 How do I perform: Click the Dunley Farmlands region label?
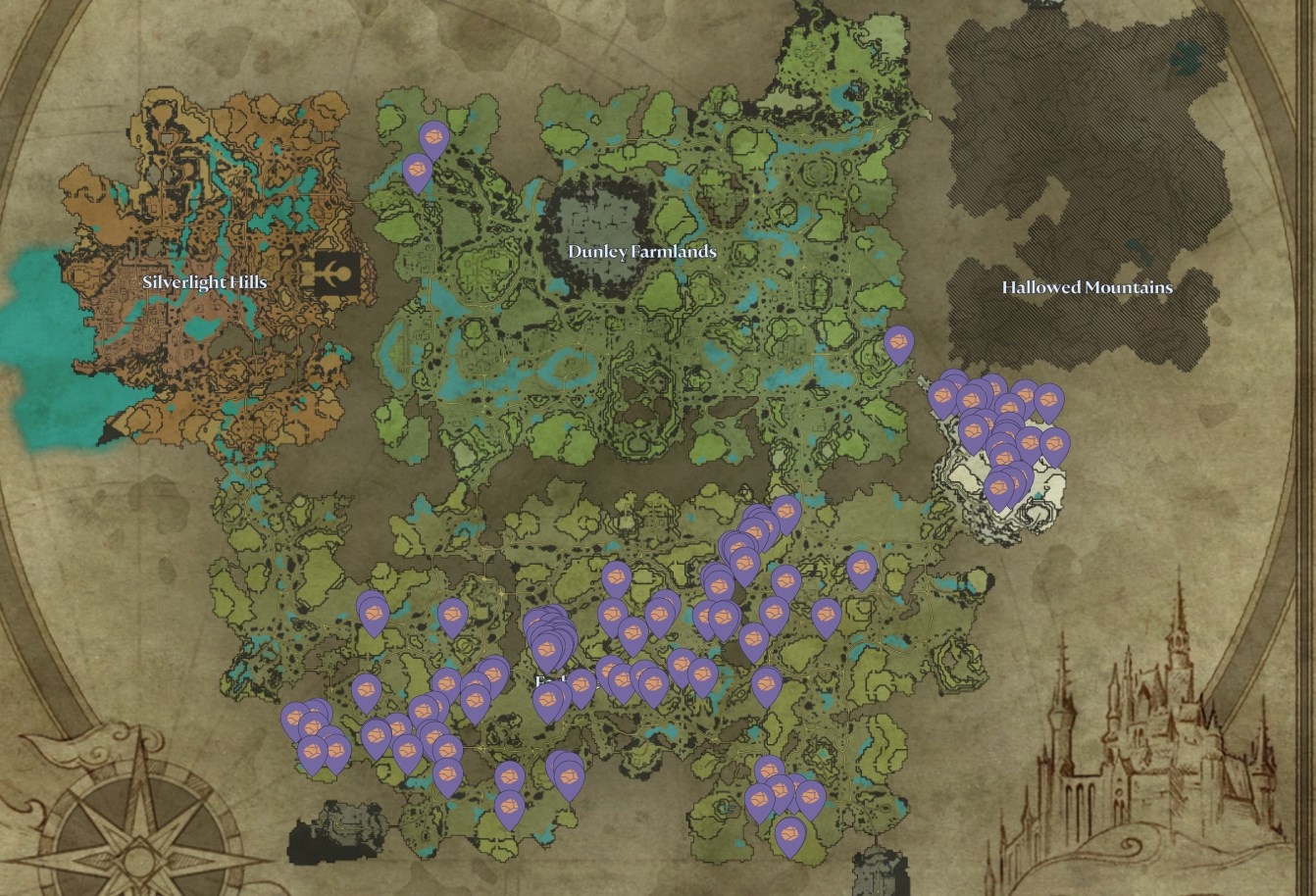pos(642,252)
